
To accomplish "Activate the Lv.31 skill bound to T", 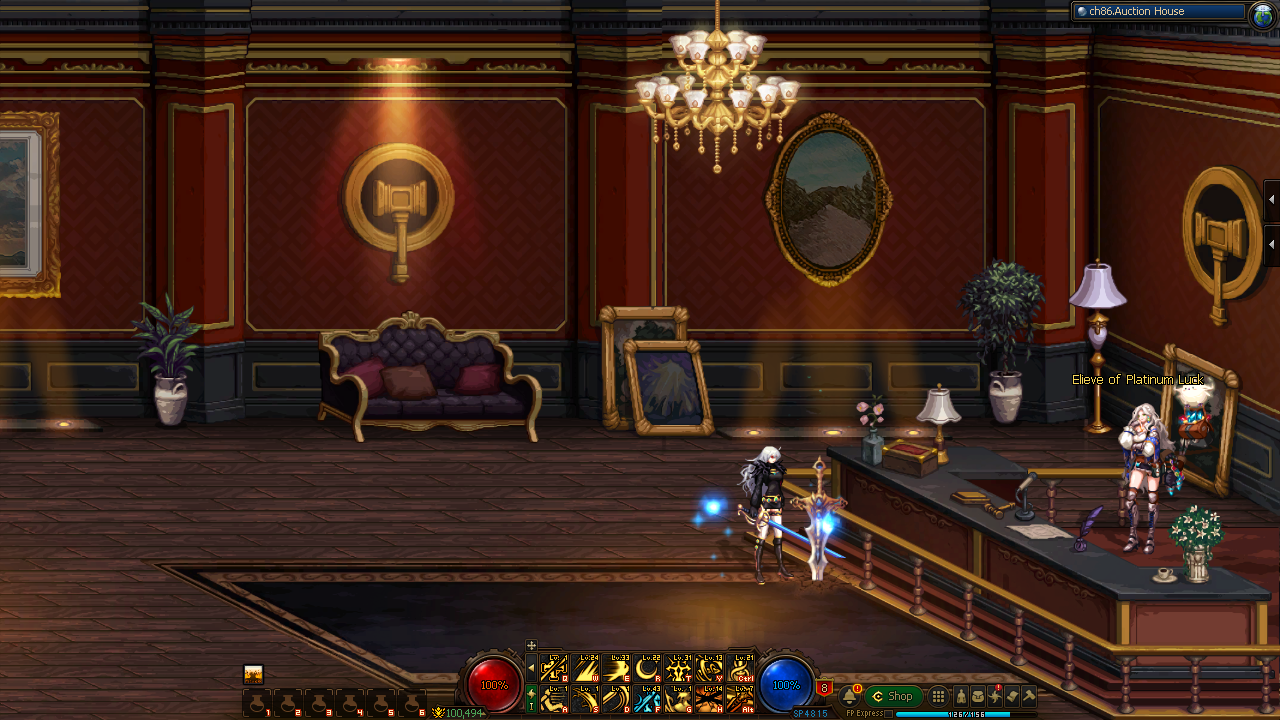I will [679, 668].
